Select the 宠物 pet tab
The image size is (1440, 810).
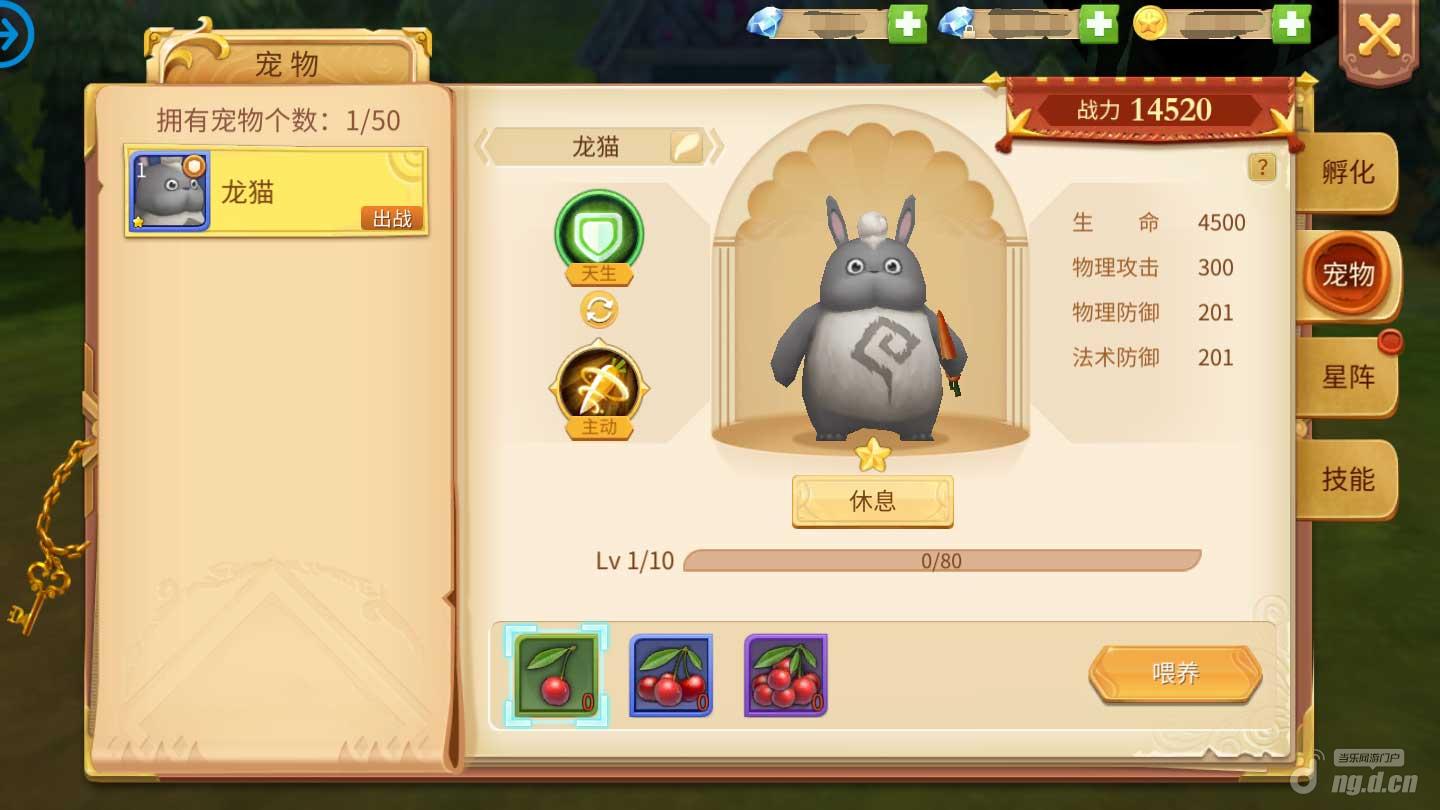[x=1347, y=274]
